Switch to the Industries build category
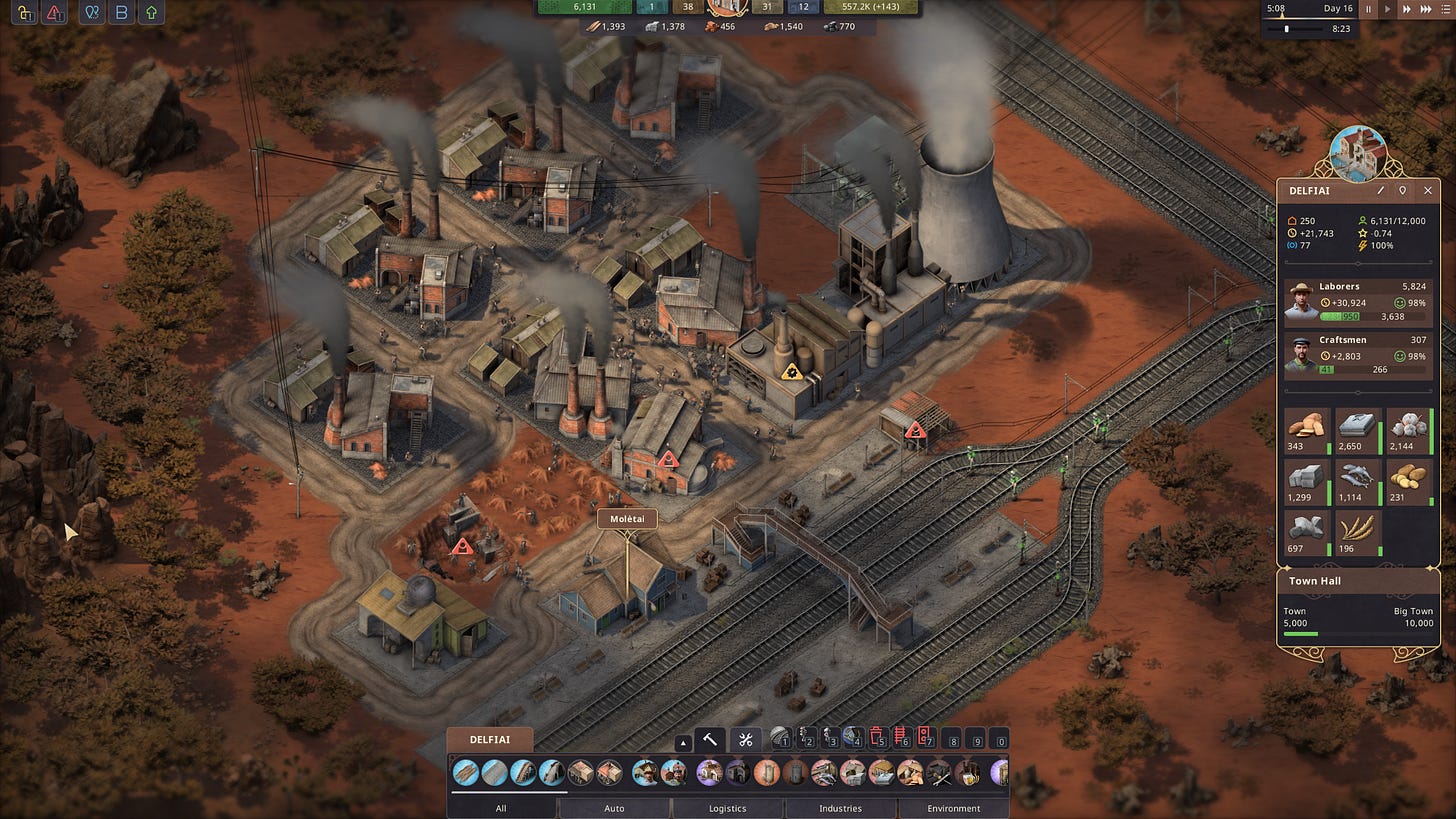1456x819 pixels. [x=840, y=808]
